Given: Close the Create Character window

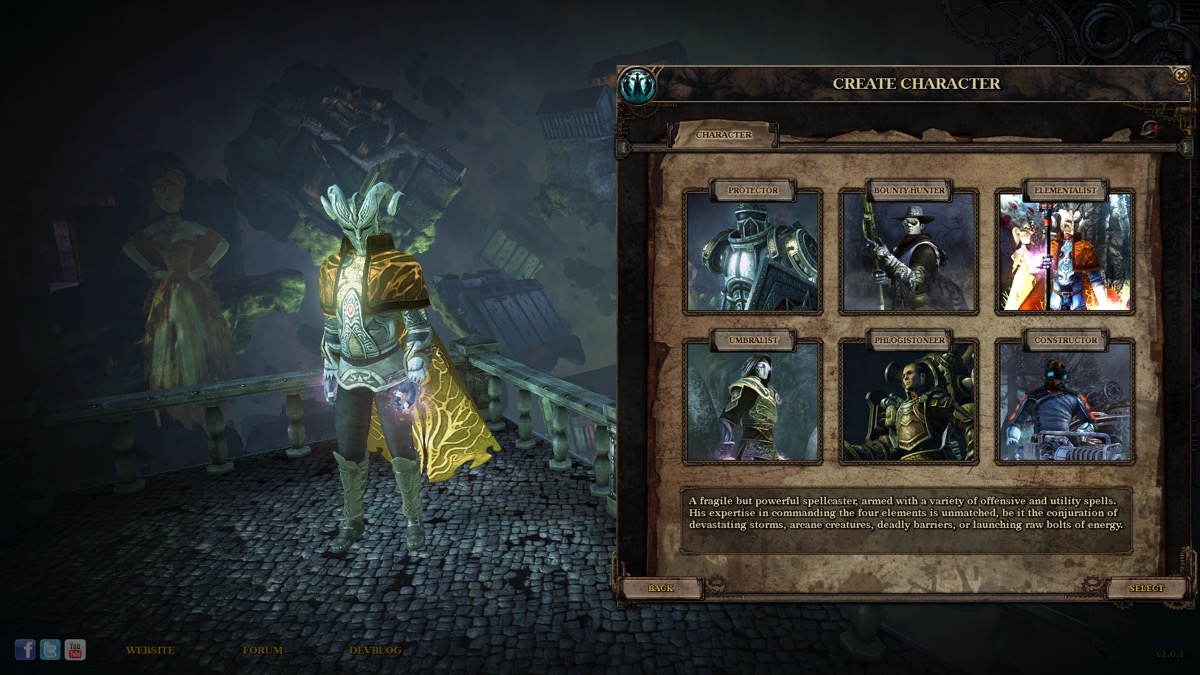Looking at the screenshot, I should coord(1181,75).
